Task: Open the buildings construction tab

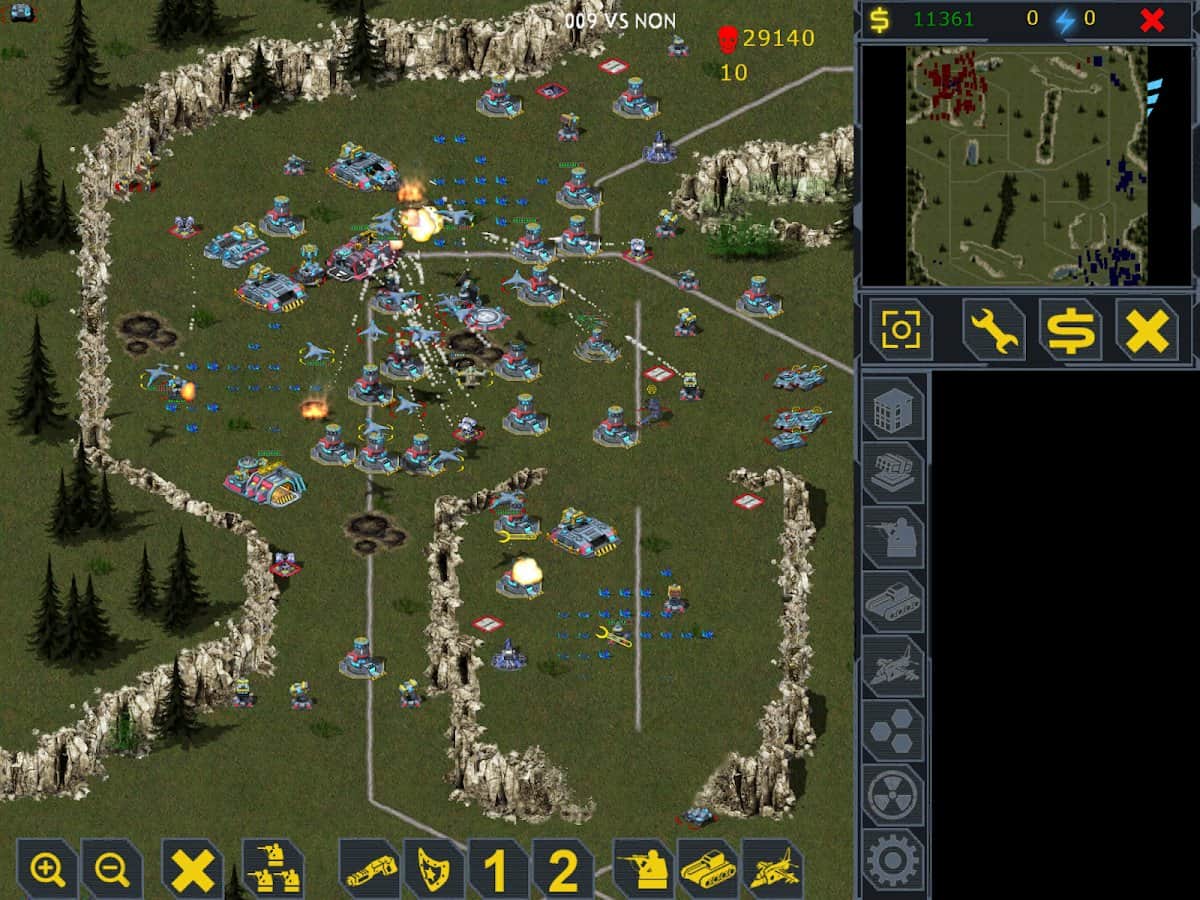Action: point(893,408)
